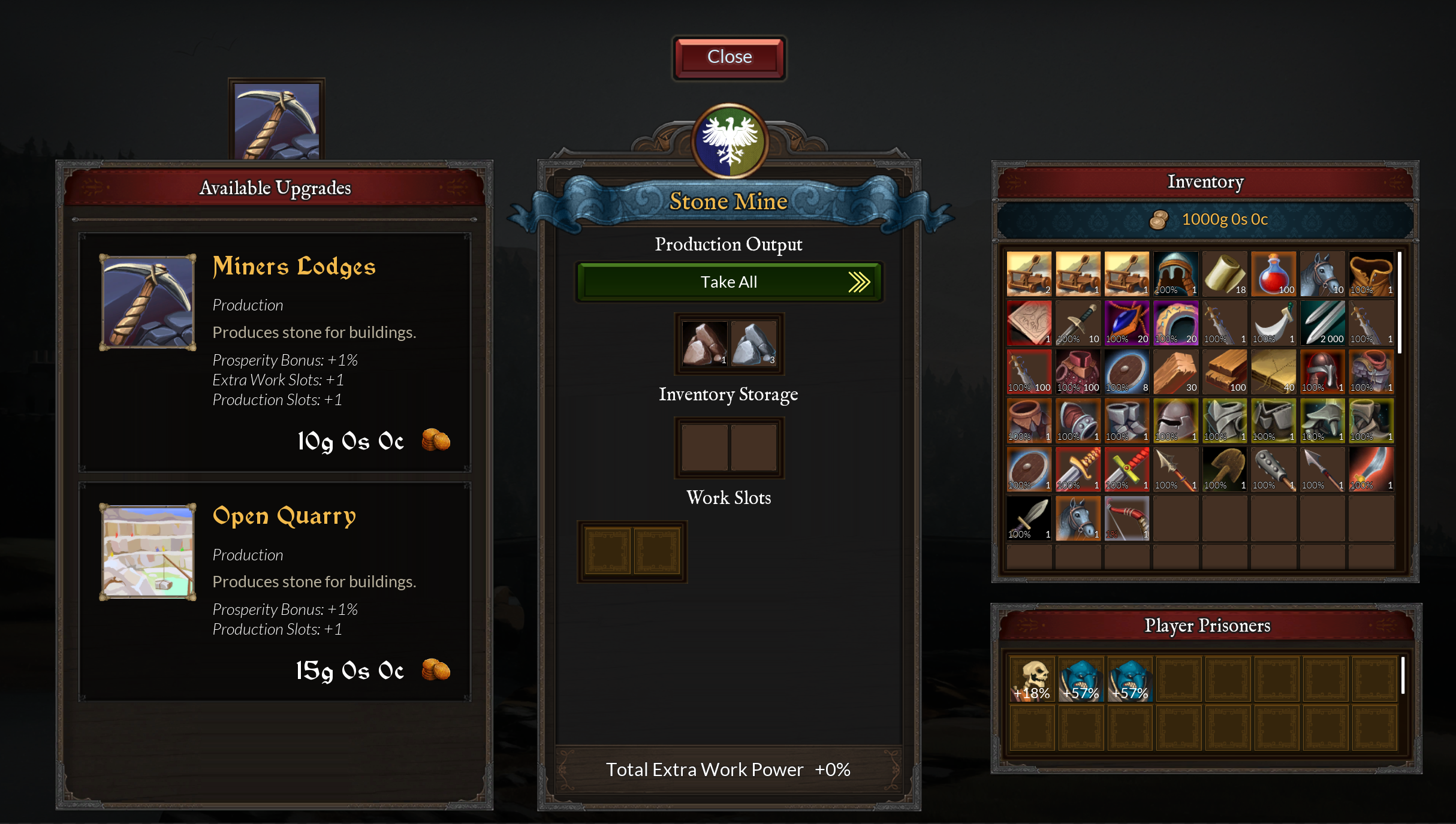Click the brown stone output stack of 1
This screenshot has height=824, width=1456.
point(704,343)
